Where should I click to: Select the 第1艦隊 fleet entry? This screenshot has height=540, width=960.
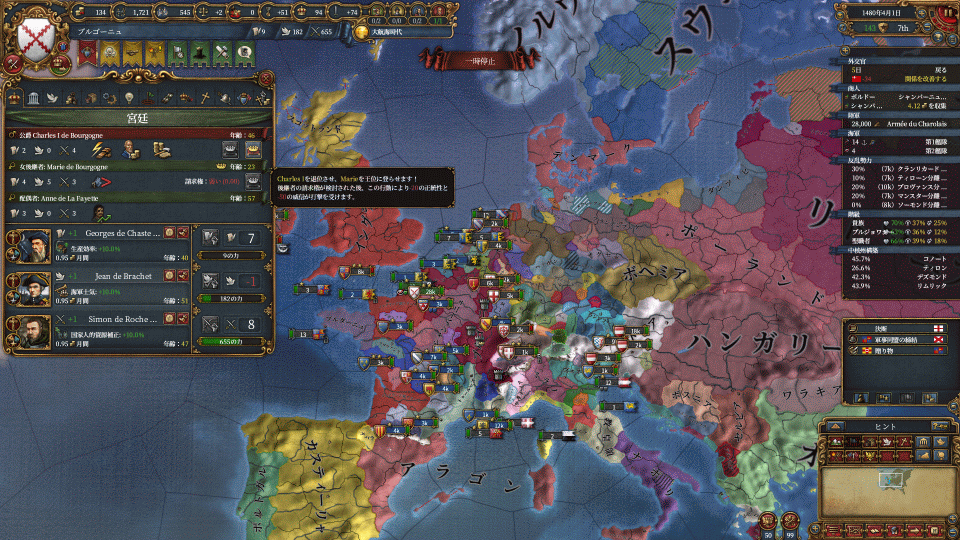click(933, 142)
